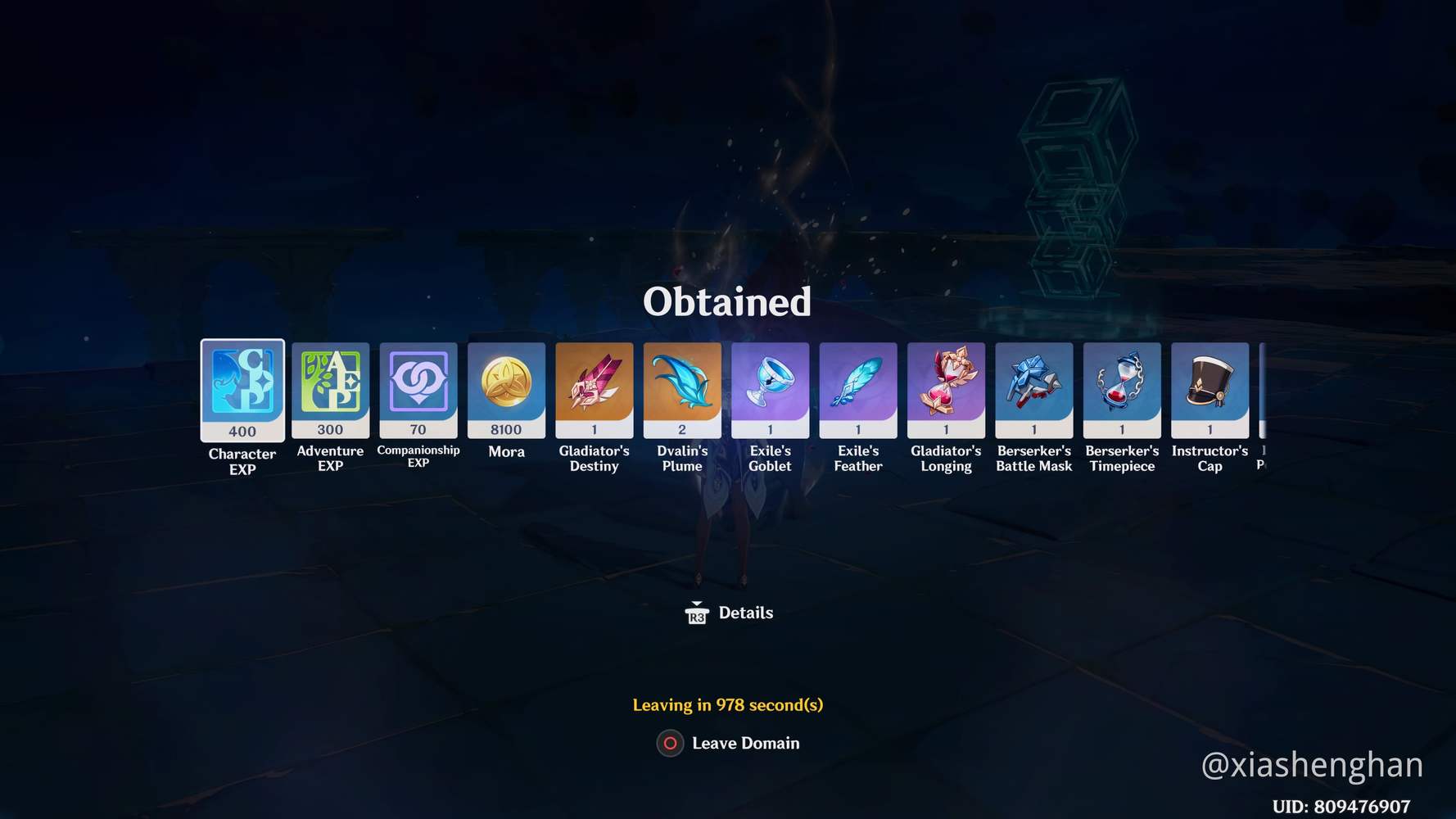Screen dimensions: 1456x819
Task: Select the Gladiator's Destiny artifact
Action: coord(595,387)
